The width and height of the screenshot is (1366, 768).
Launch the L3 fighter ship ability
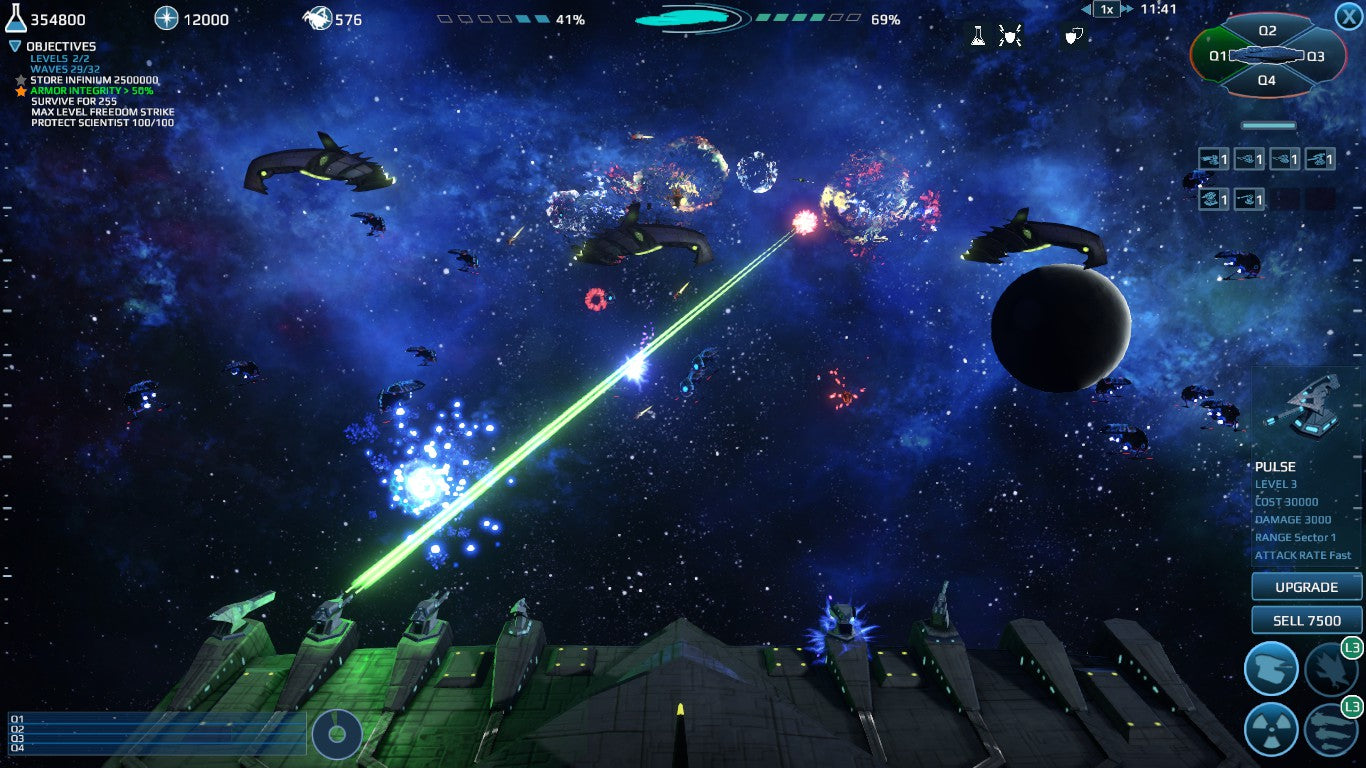[1330, 669]
